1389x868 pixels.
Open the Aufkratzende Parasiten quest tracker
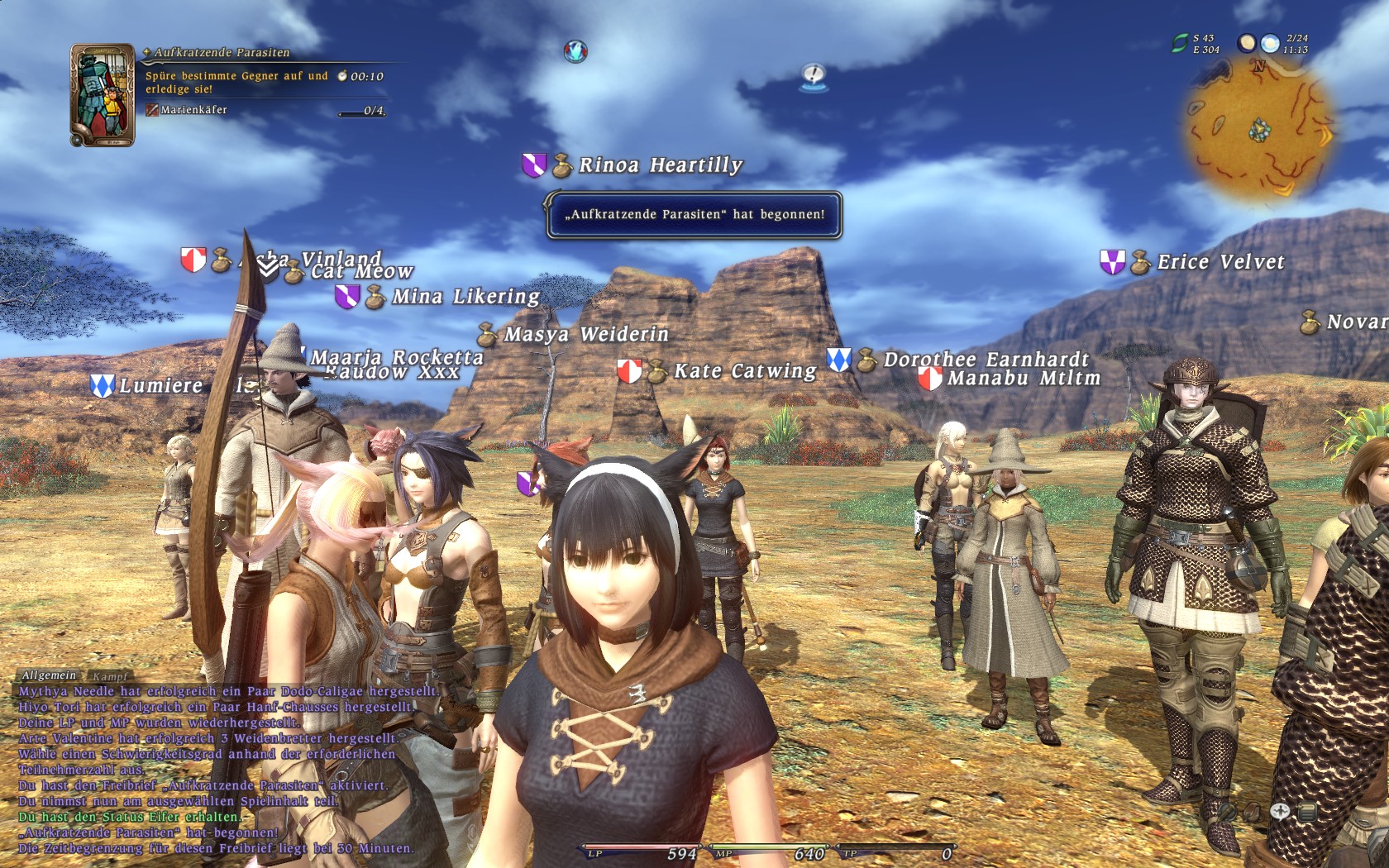point(222,52)
